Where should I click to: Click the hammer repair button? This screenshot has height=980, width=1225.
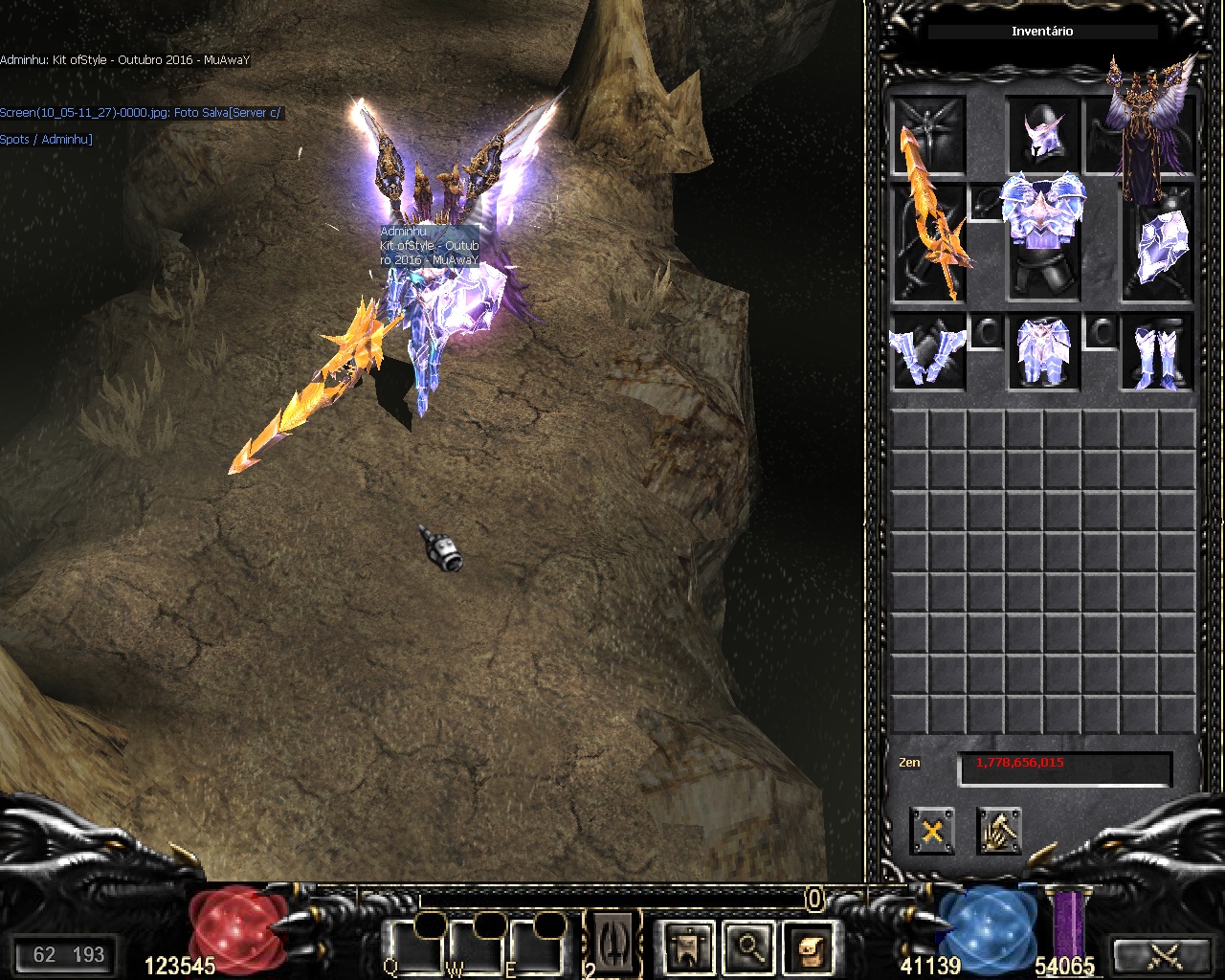[x=999, y=831]
